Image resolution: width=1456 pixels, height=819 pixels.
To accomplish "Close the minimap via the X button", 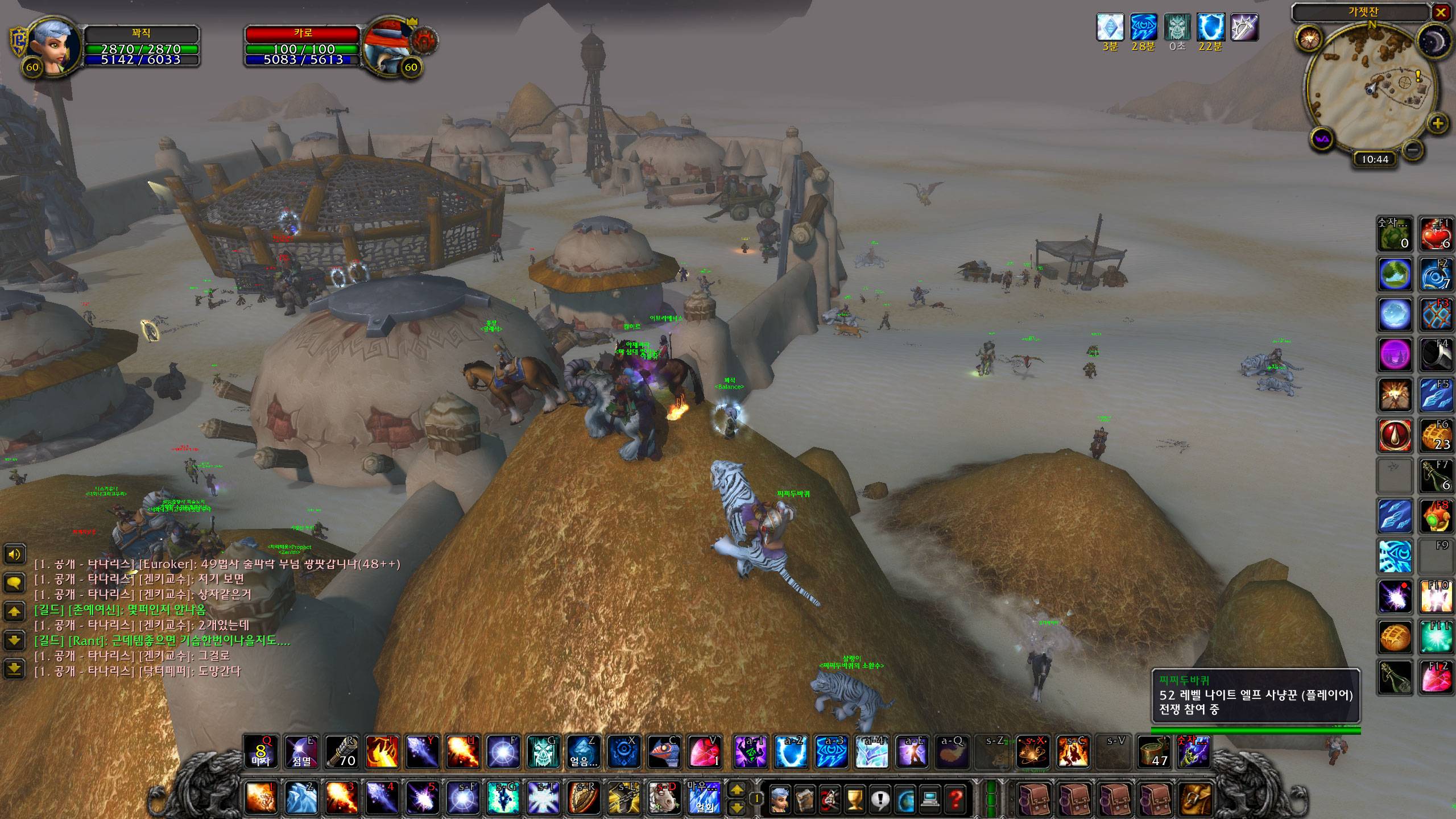I will 1440,13.
